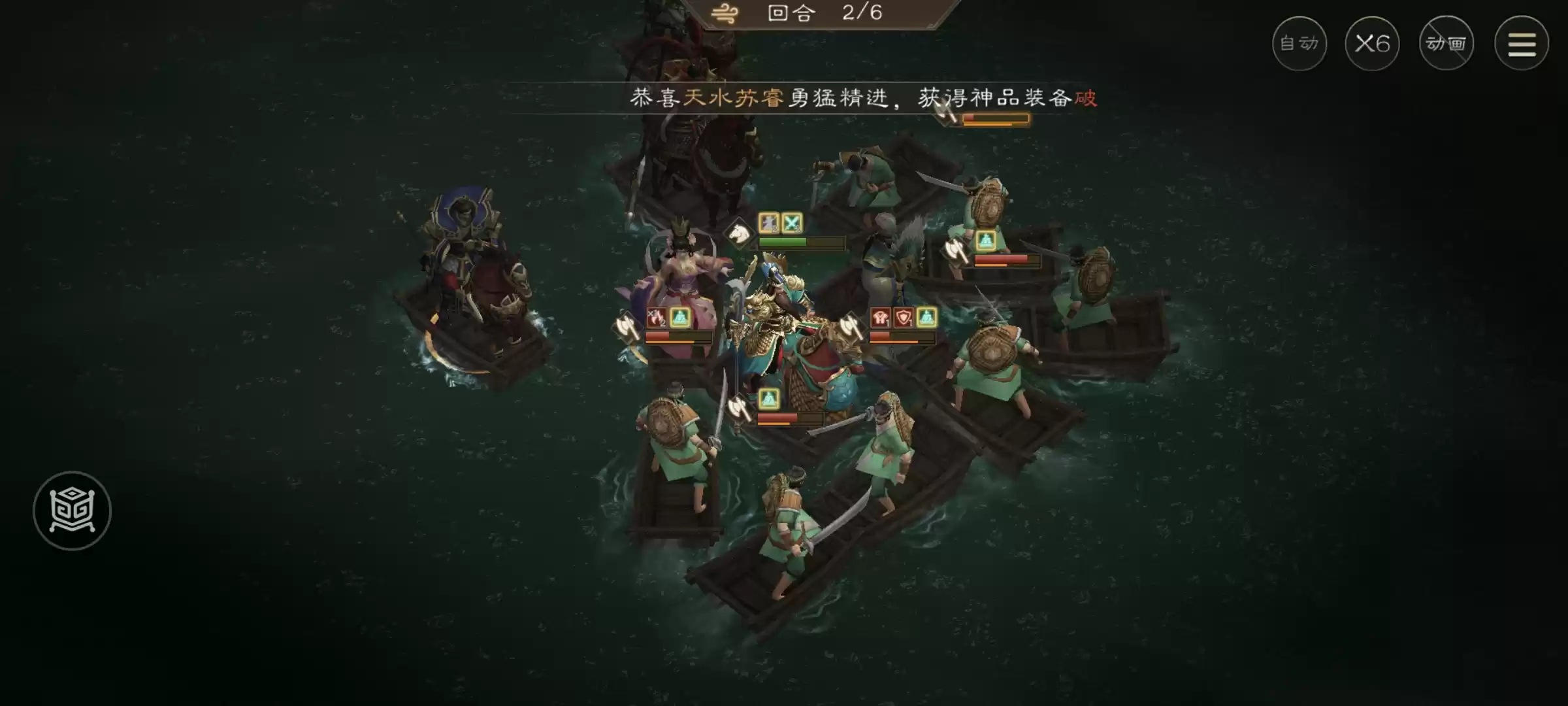
Task: Open the hamburger menu in top-right corner
Action: tap(1522, 43)
